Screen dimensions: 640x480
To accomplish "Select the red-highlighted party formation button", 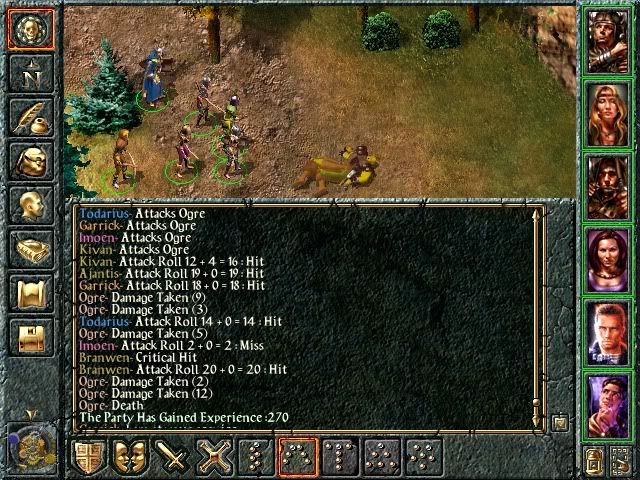I will (x=300, y=457).
